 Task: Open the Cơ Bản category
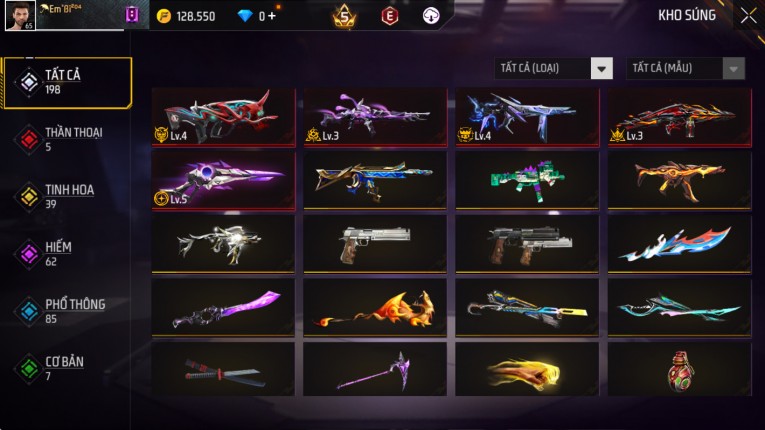[x=67, y=368]
